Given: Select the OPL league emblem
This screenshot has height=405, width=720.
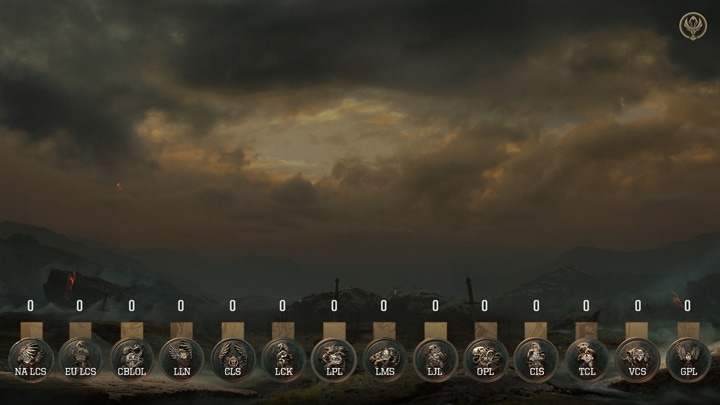Looking at the screenshot, I should coord(485,358).
